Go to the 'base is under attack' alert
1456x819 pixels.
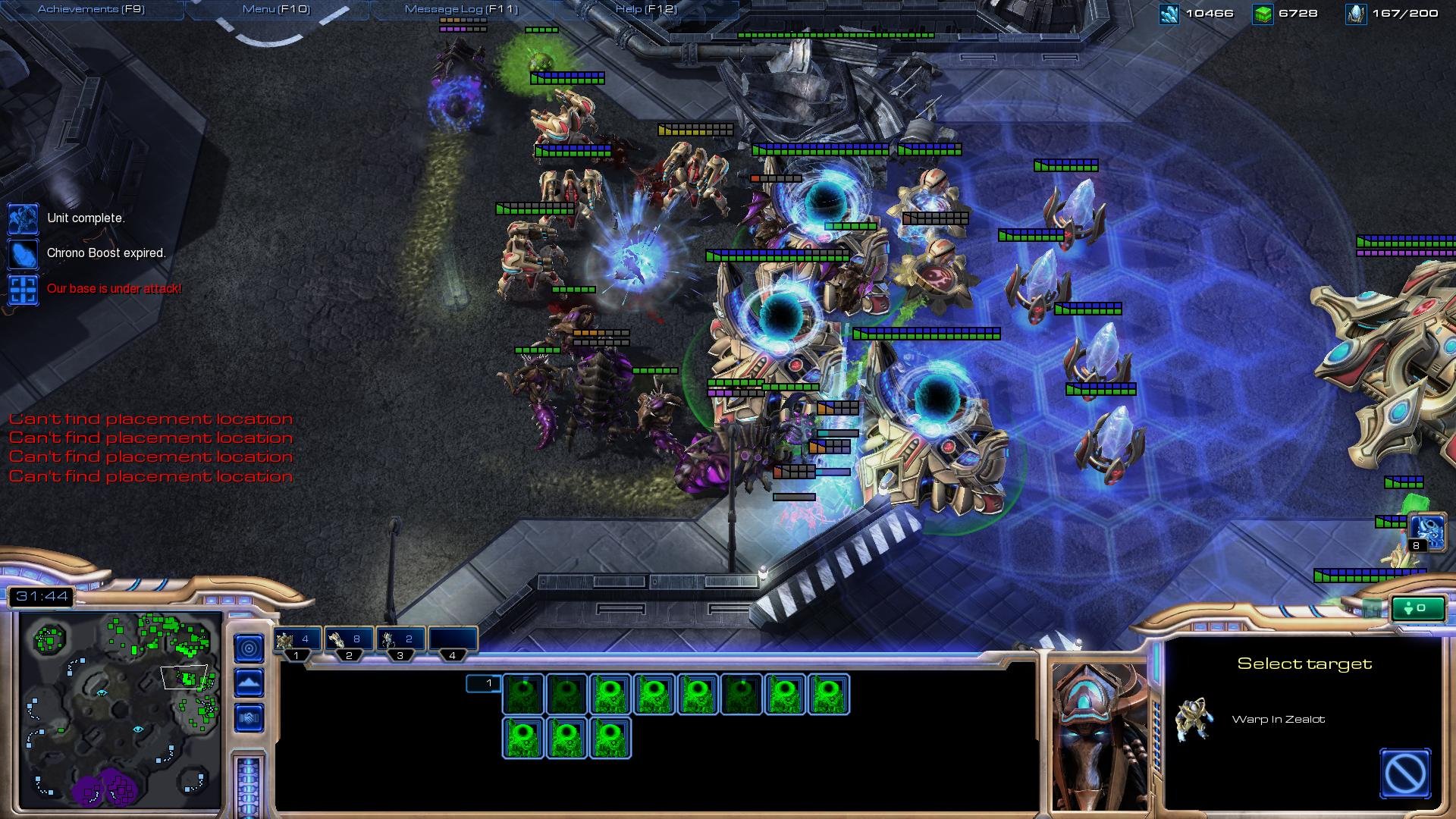[x=23, y=289]
